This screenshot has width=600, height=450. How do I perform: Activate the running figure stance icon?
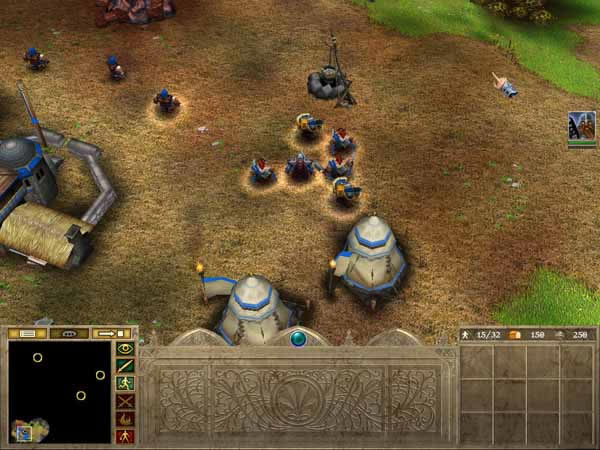pos(125,383)
